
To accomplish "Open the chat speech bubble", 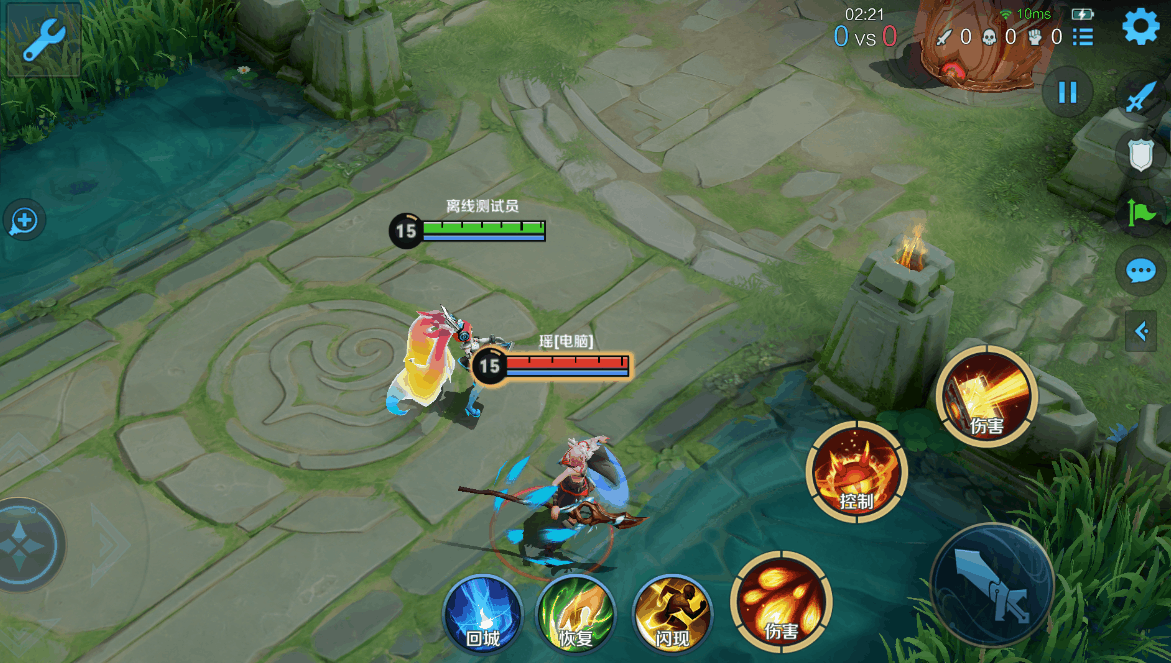I will 1141,271.
